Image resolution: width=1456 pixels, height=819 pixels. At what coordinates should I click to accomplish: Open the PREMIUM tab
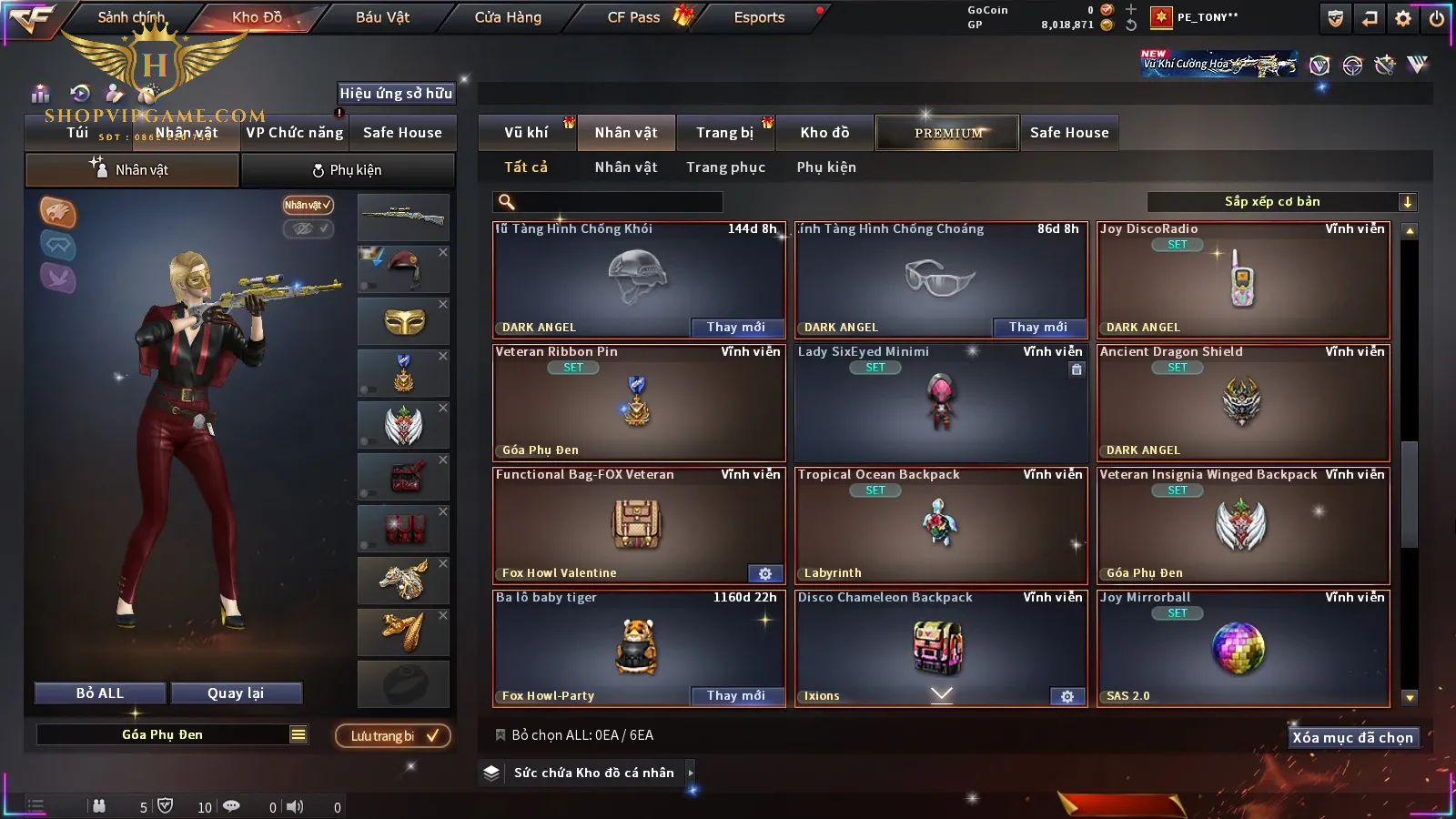pos(947,133)
